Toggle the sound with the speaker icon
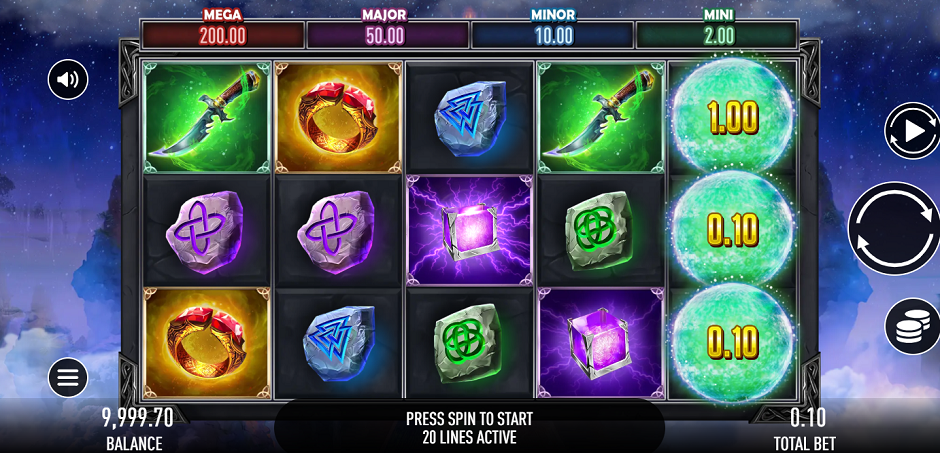The width and height of the screenshot is (940, 453). click(x=68, y=80)
